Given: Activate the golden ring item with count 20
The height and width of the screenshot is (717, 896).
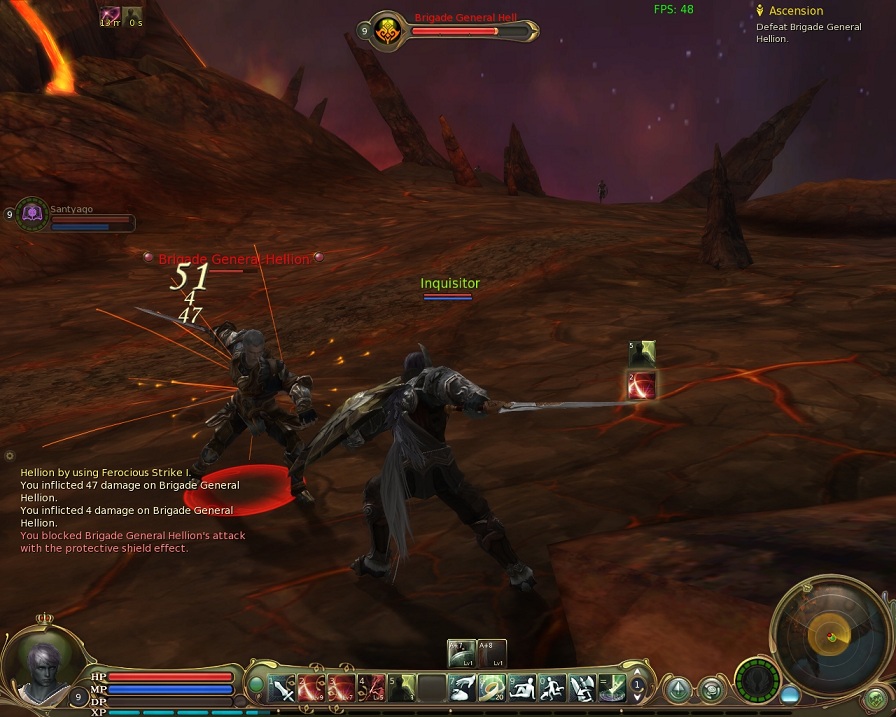Looking at the screenshot, I should coord(492,688).
